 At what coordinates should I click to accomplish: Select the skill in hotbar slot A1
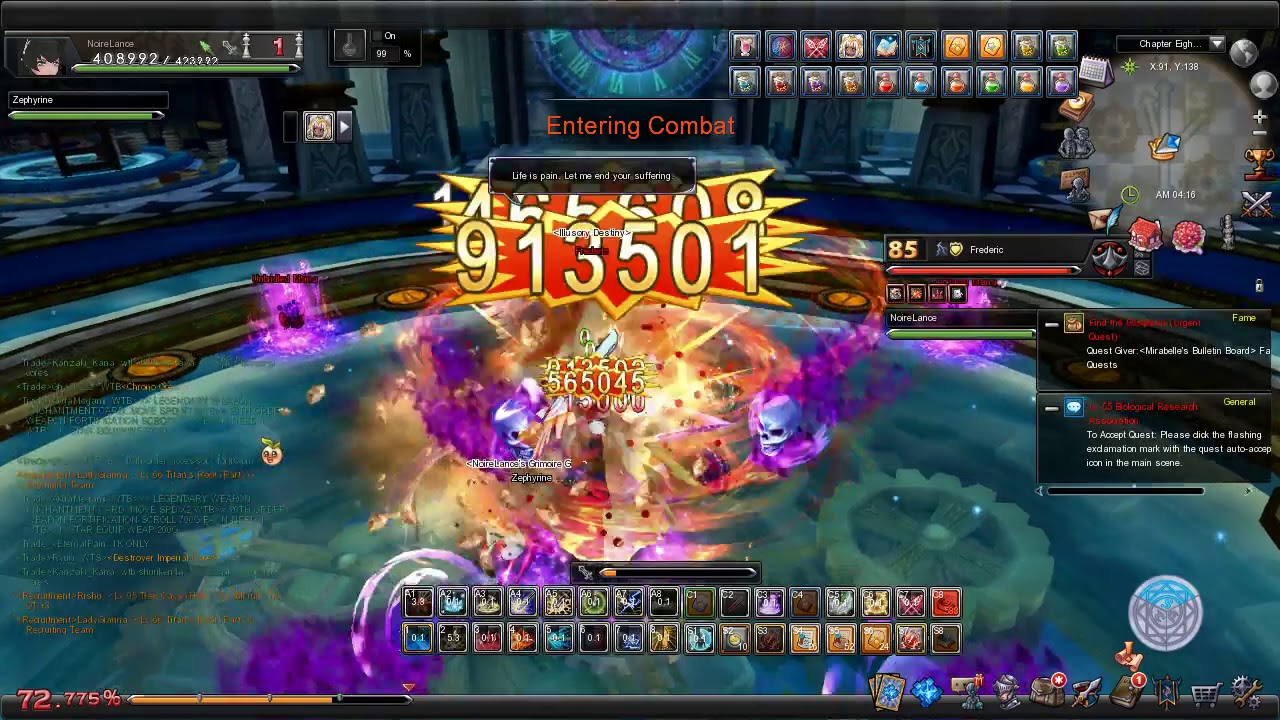[418, 600]
